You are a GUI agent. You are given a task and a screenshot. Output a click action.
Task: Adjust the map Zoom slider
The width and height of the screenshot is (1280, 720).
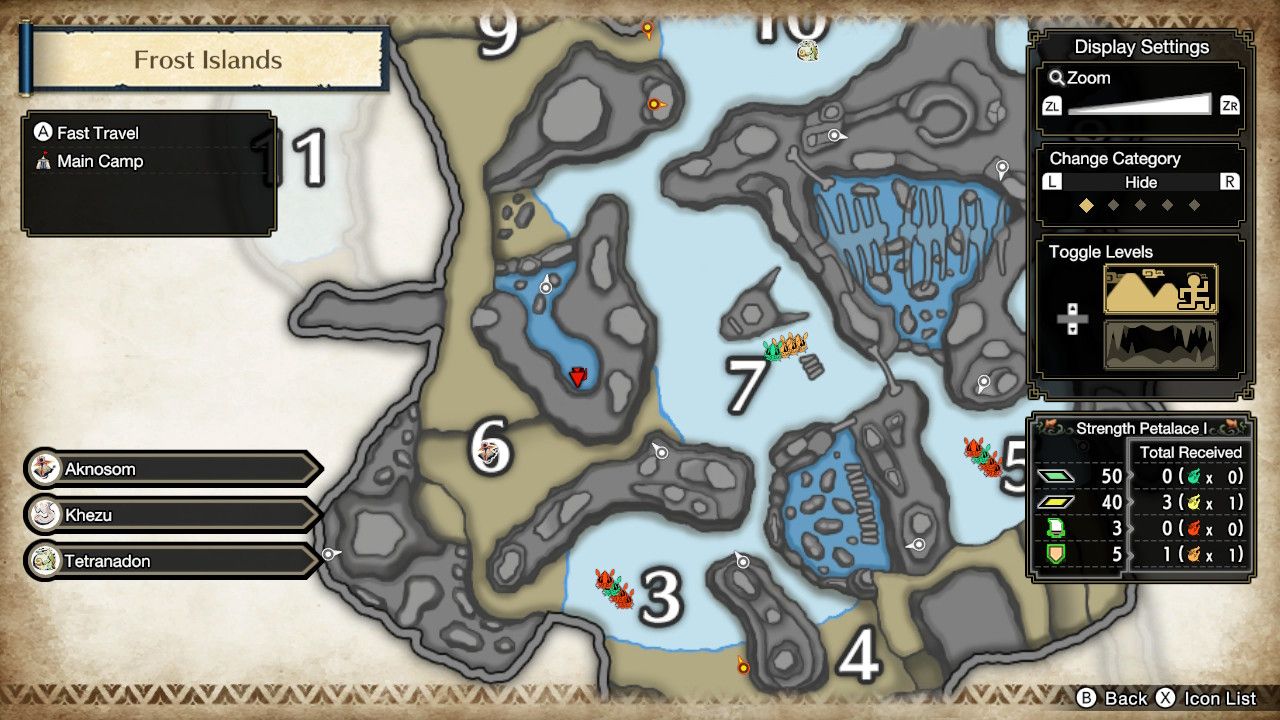click(1140, 104)
